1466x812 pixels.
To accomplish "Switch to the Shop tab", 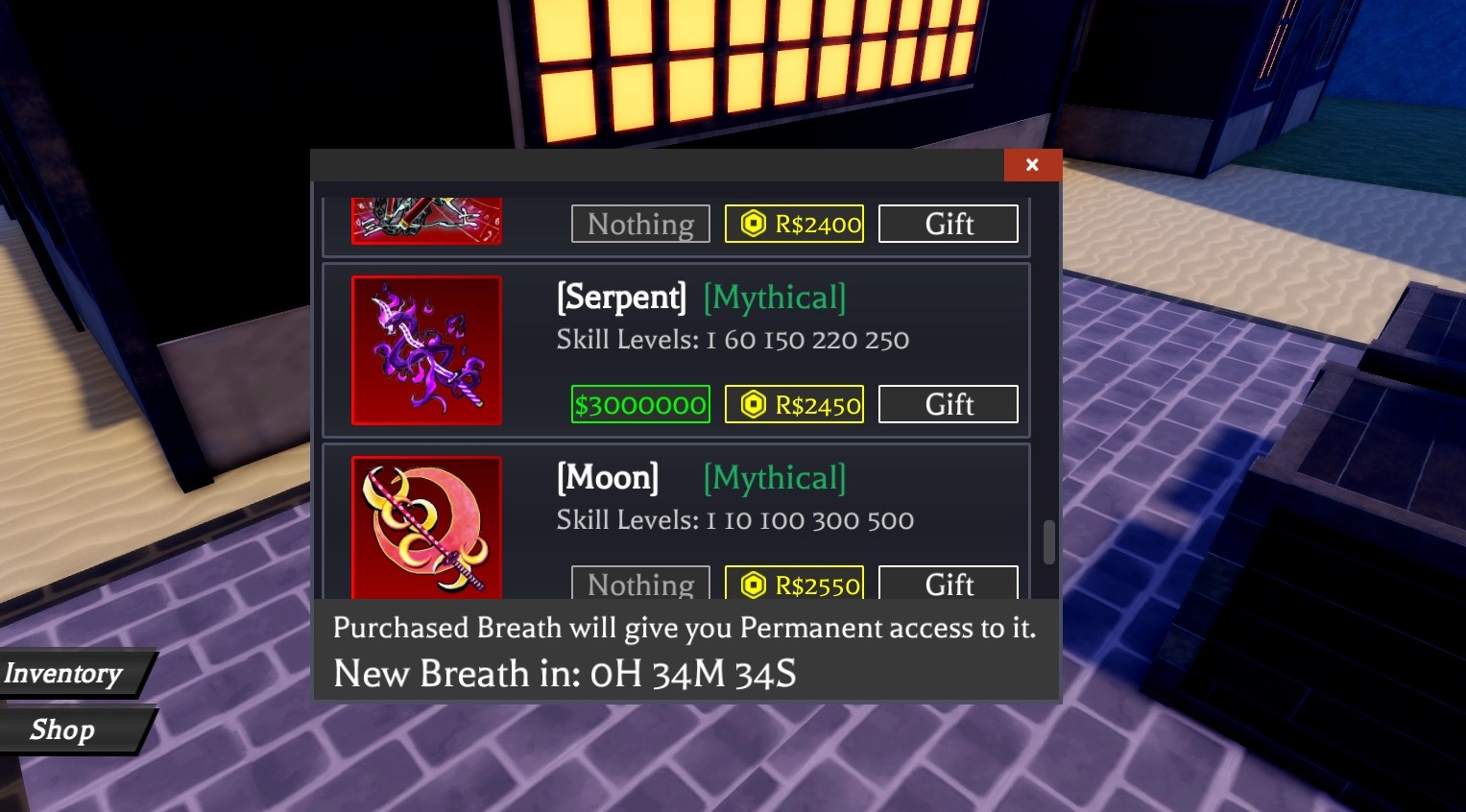I will tap(62, 729).
